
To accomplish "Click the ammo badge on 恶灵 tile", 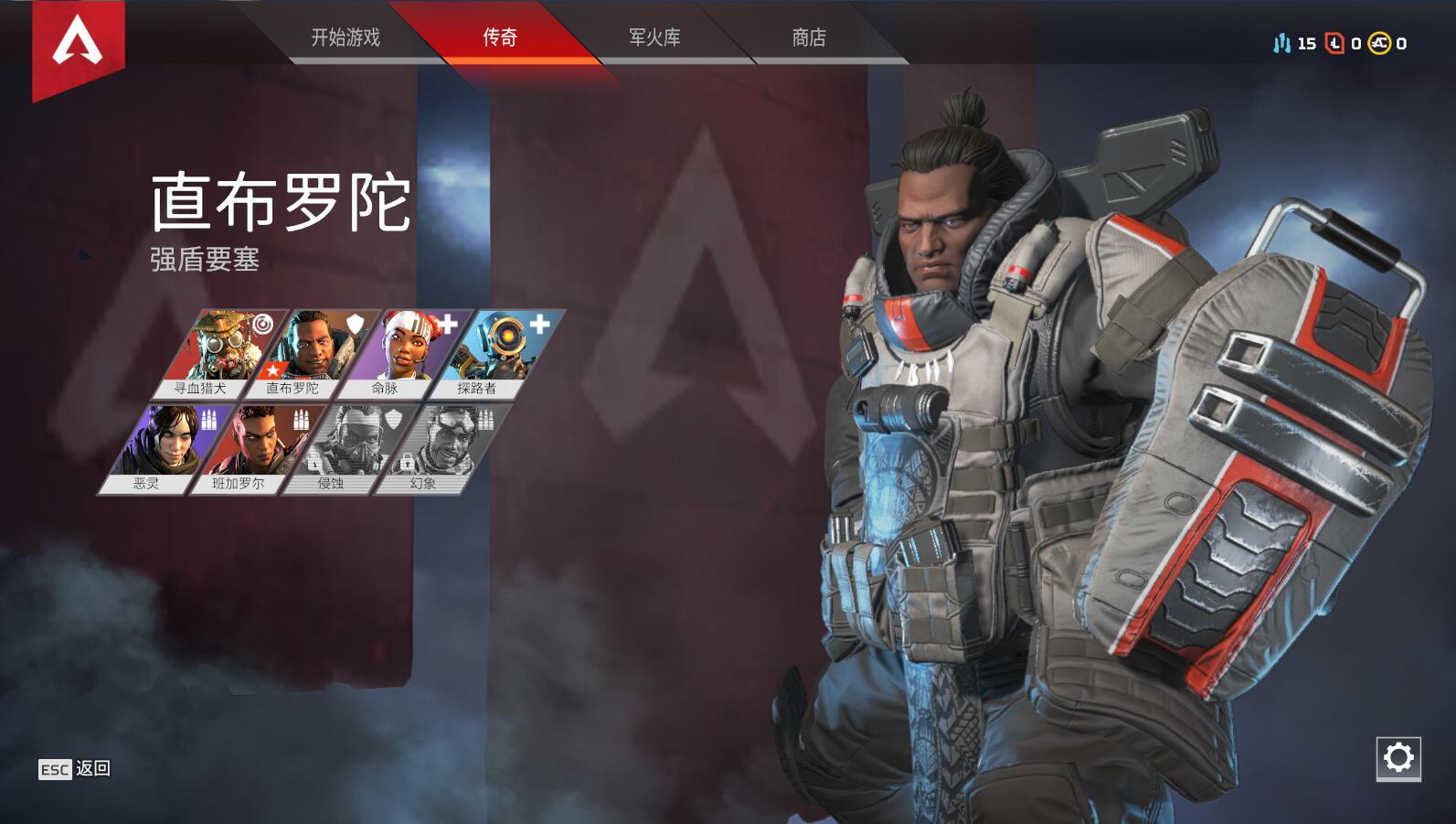I will click(209, 420).
